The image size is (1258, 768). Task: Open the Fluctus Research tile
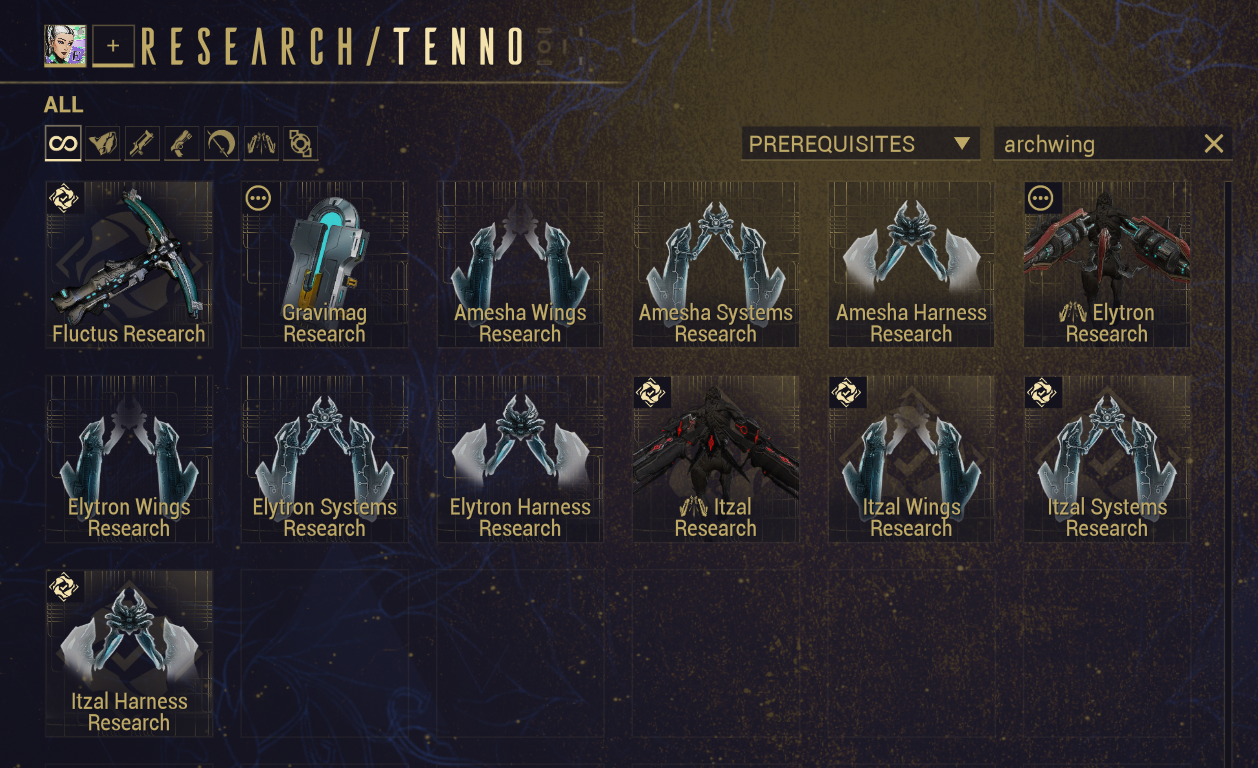[129, 264]
